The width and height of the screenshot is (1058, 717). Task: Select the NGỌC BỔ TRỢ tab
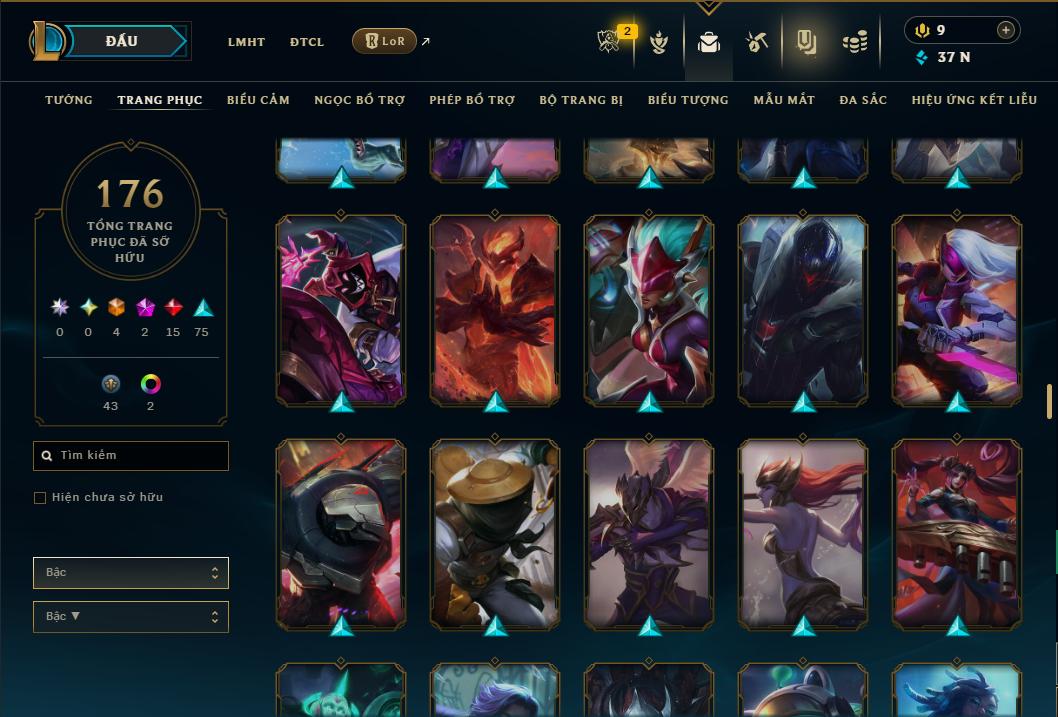coord(359,100)
